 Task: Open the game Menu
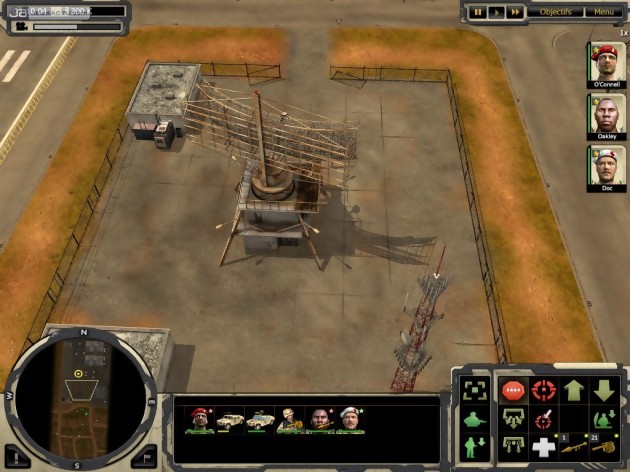[x=604, y=12]
